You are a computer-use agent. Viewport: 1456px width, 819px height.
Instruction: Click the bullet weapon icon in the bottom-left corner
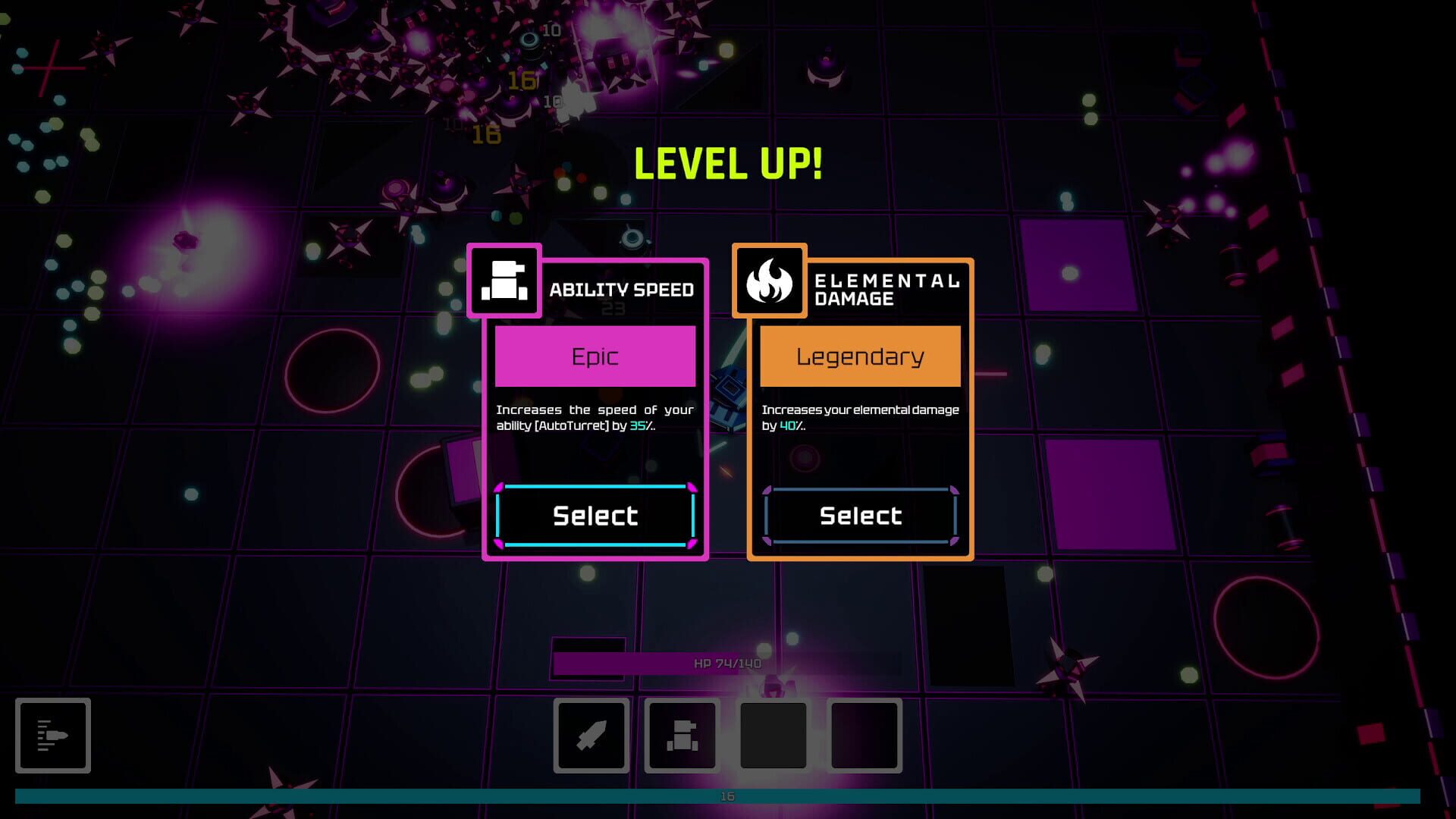53,736
